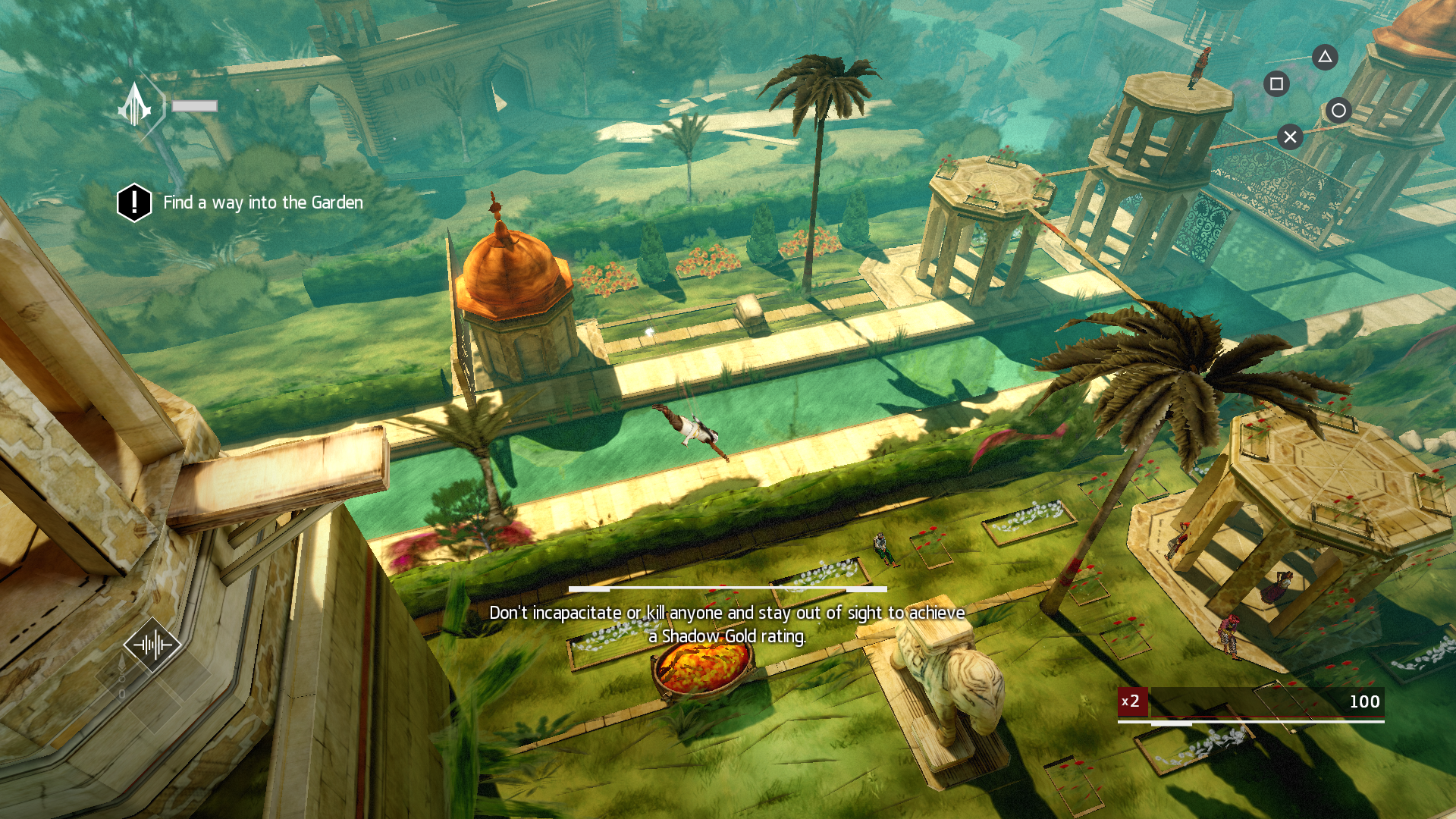This screenshot has height=819, width=1456.
Task: Select the Assassin insignia emblem
Action: [x=135, y=106]
